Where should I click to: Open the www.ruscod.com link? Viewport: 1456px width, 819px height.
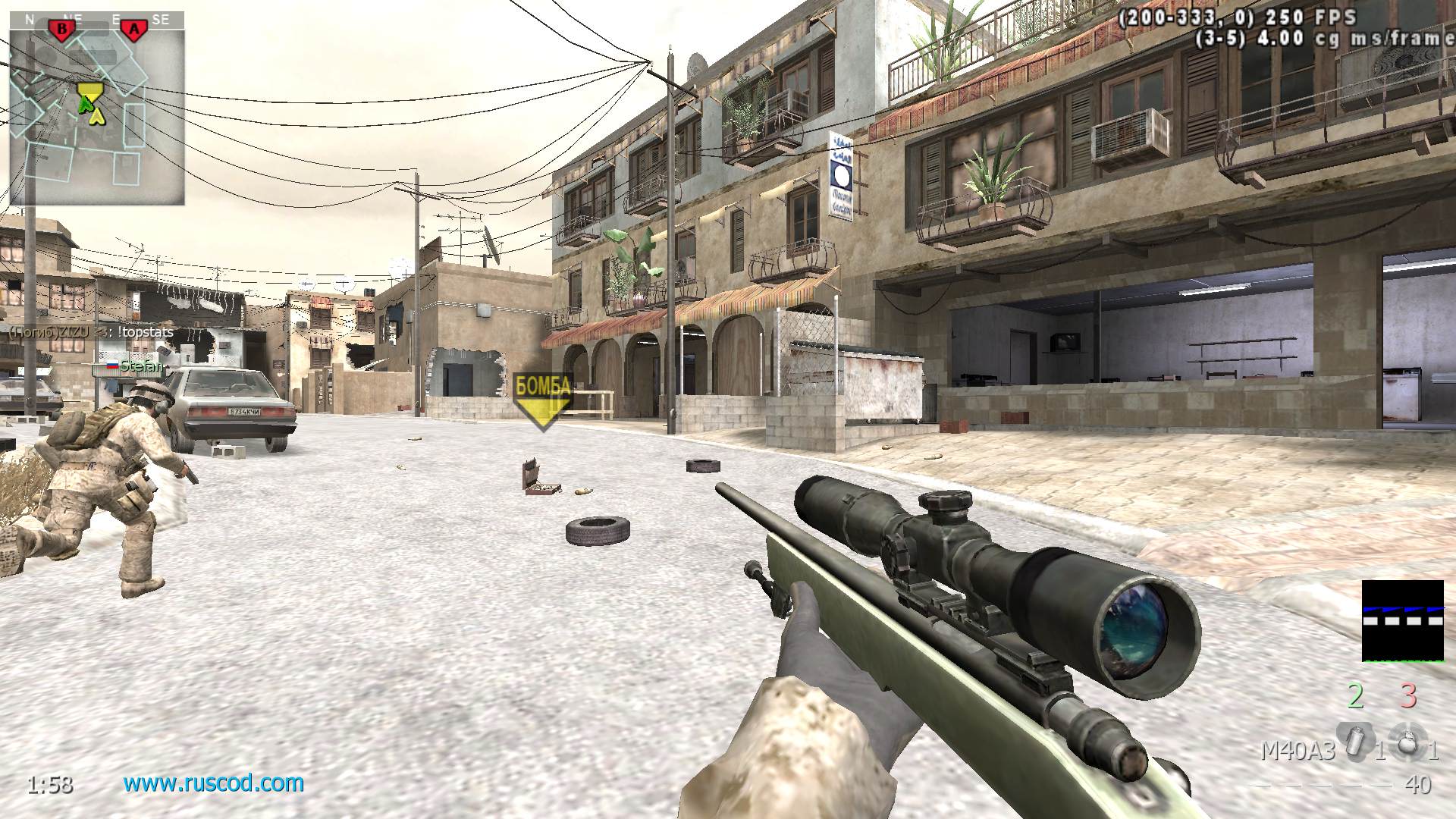(213, 783)
